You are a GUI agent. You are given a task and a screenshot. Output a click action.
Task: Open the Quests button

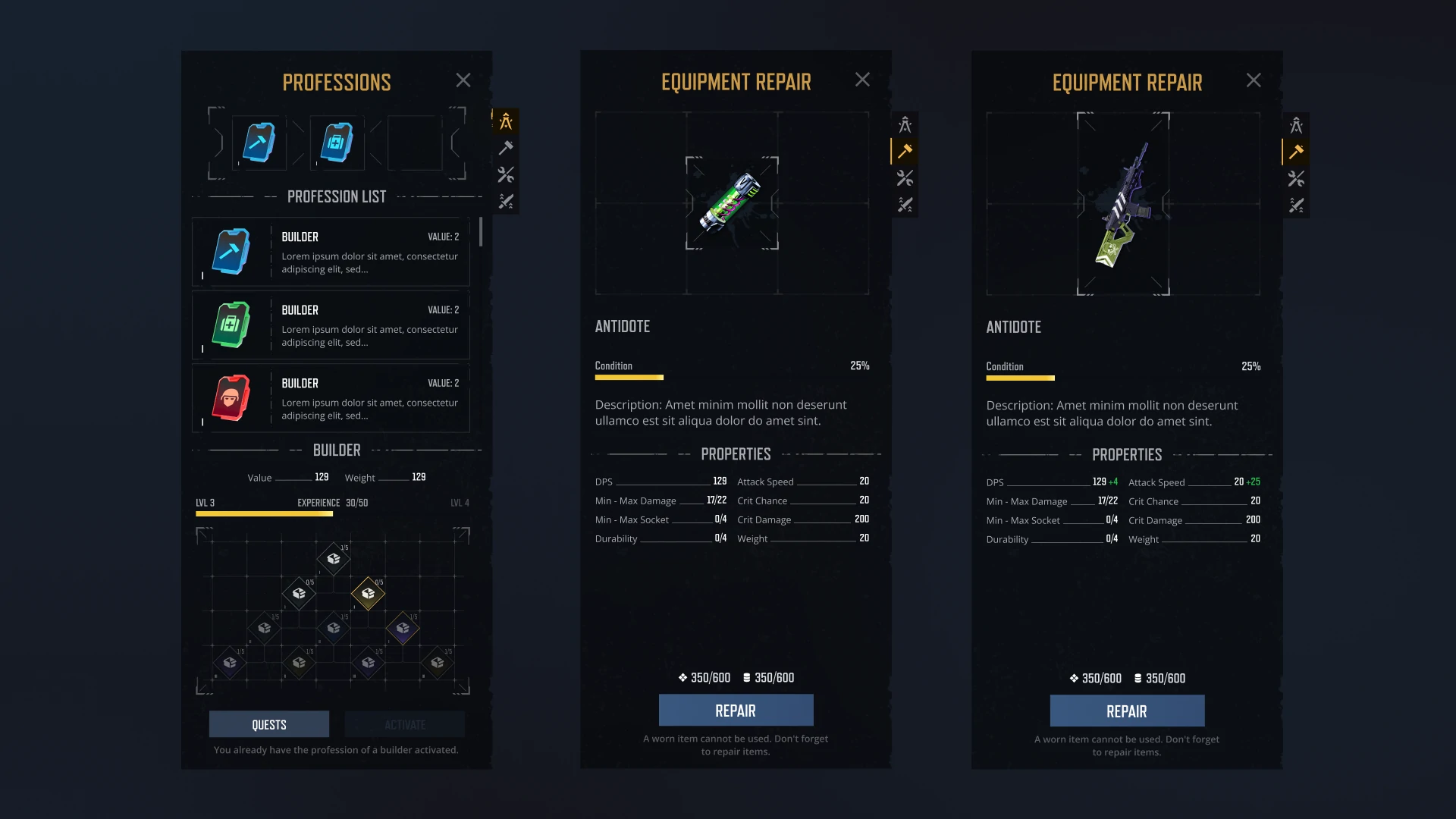coord(269,724)
